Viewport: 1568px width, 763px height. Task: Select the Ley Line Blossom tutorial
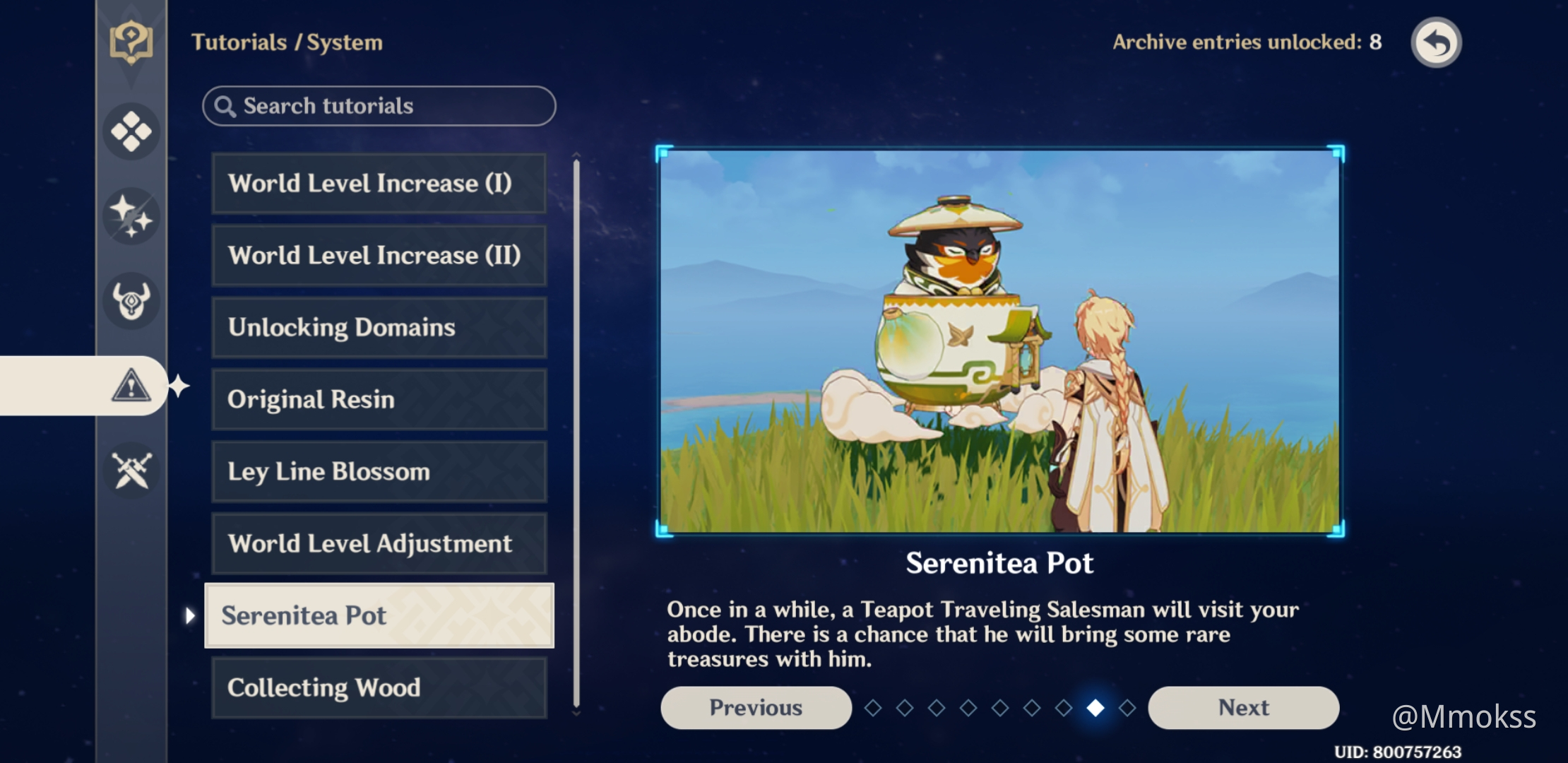pyautogui.click(x=379, y=471)
